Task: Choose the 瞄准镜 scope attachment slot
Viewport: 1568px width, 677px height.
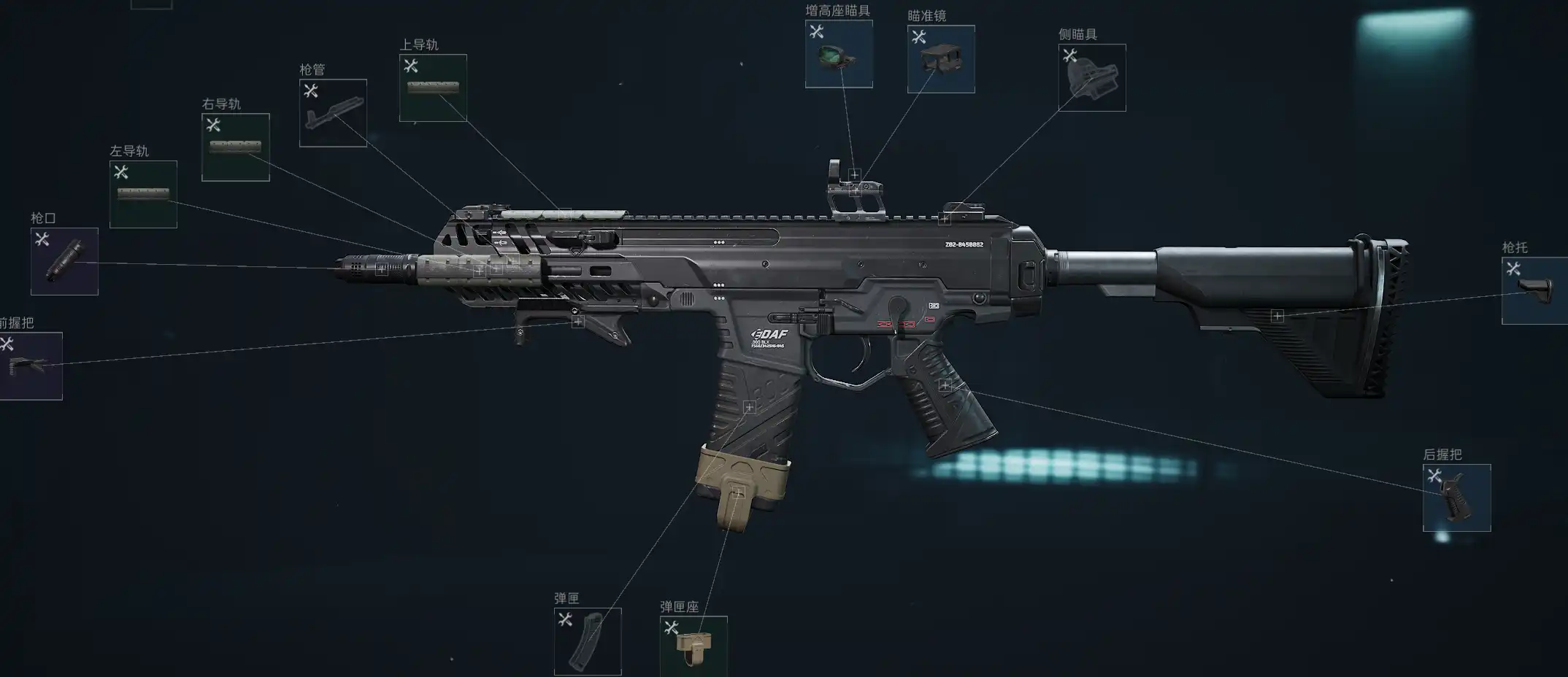Action: point(941,59)
